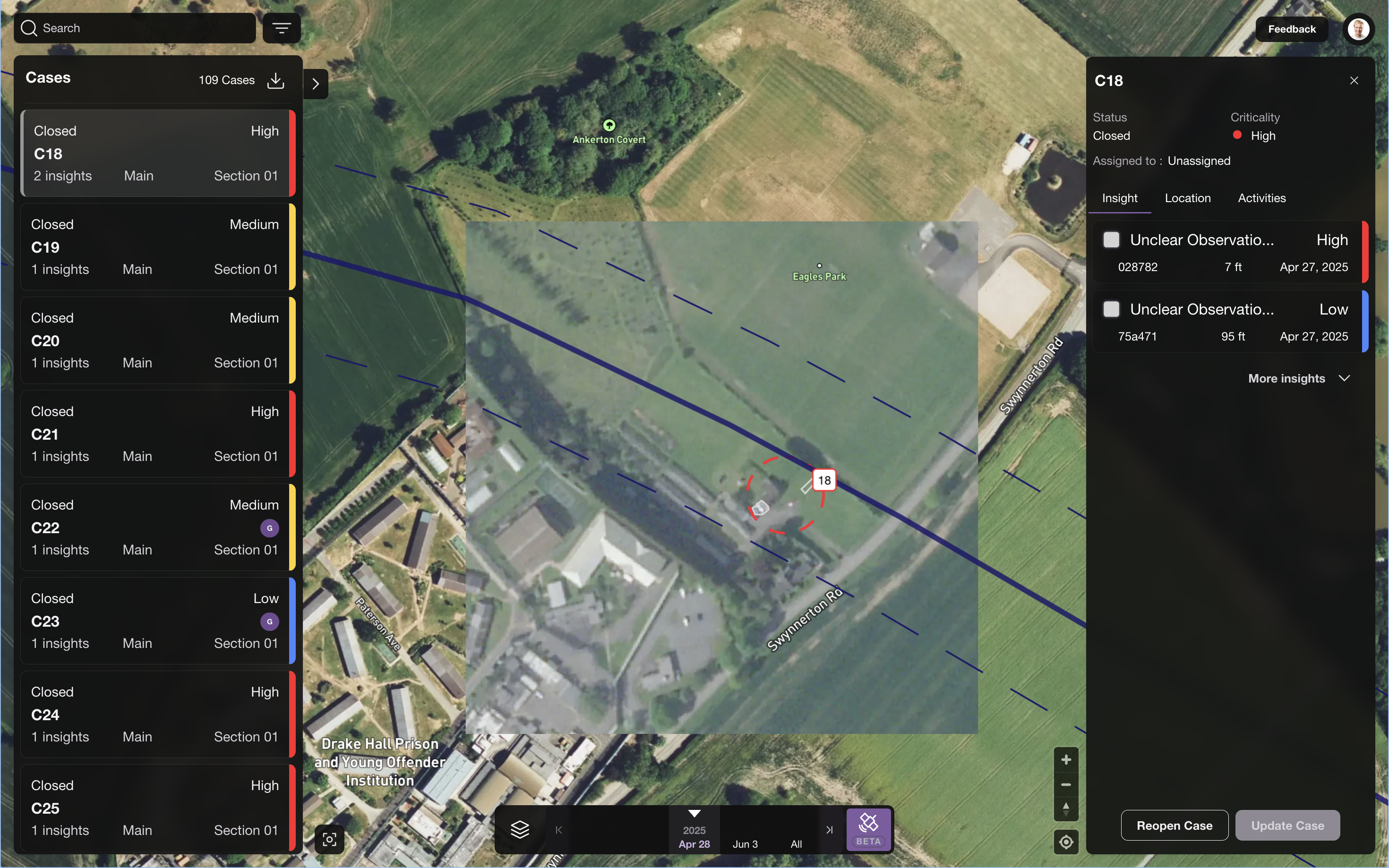Open the user profile avatar
The height and width of the screenshot is (868, 1389).
pyautogui.click(x=1358, y=29)
